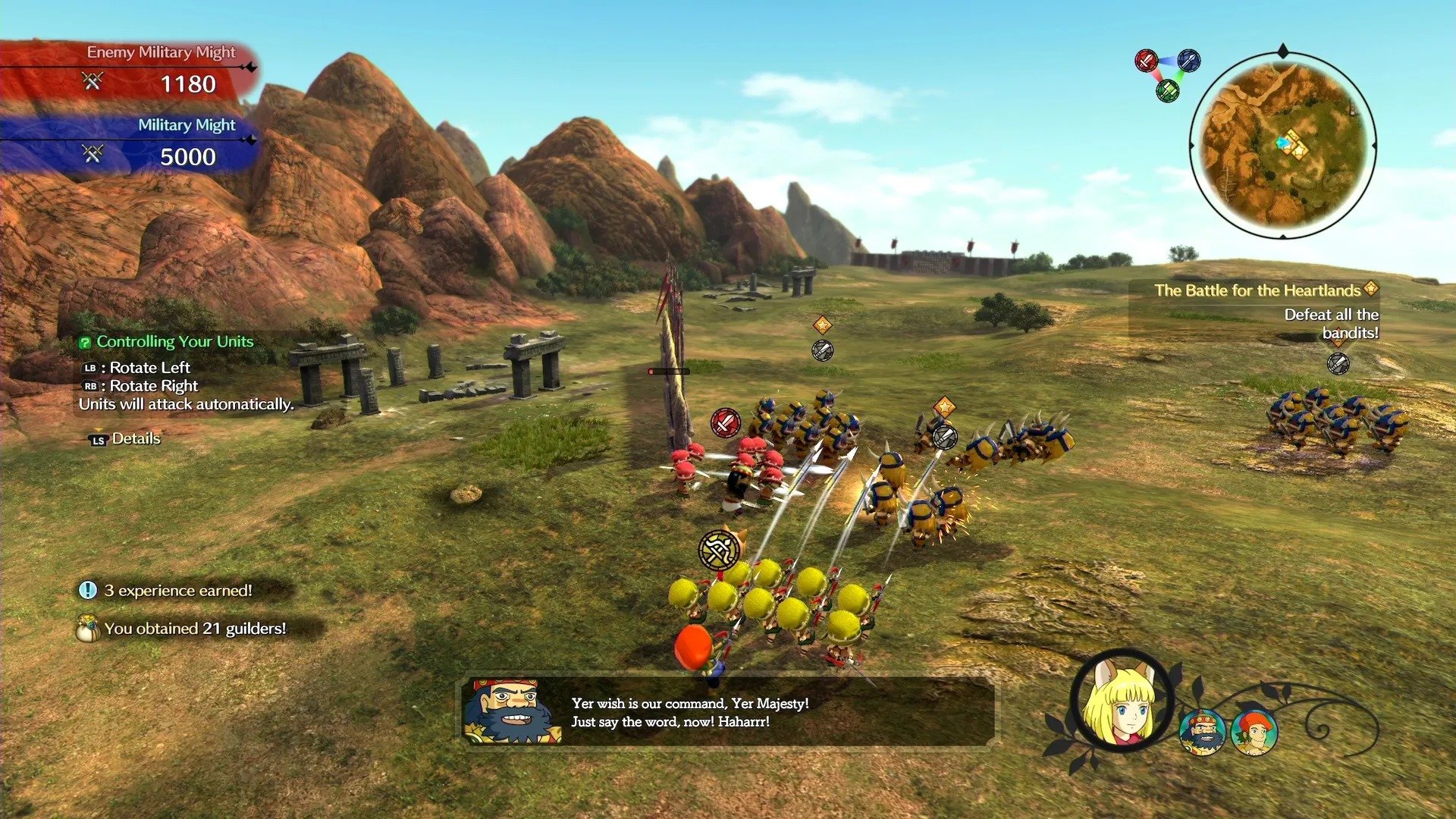Choose the bearded pirate commander portrait
Viewport: 1456px width, 819px height.
tap(1203, 733)
